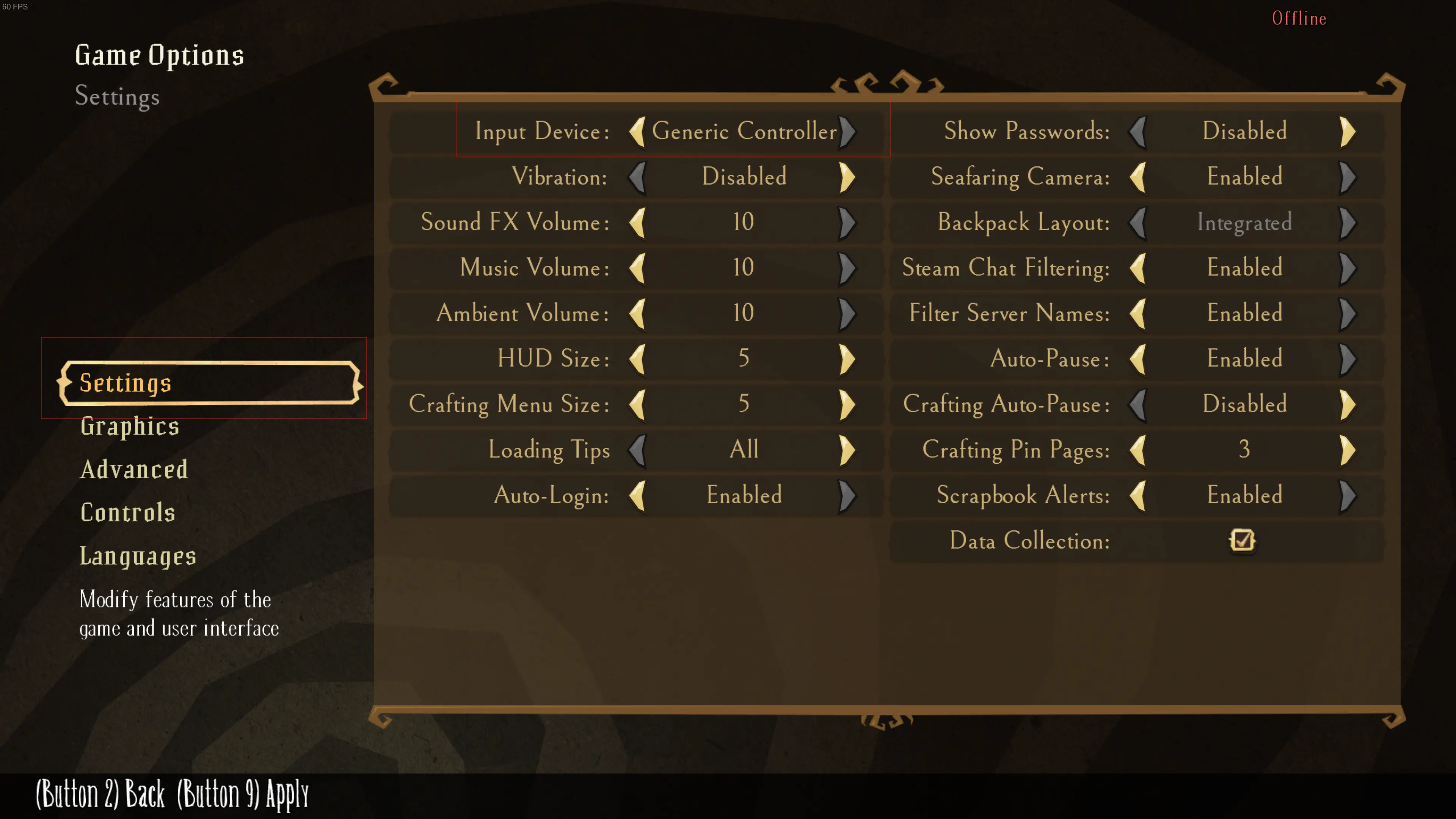Viewport: 1456px width, 819px height.
Task: Click the right arrow for Crafting Auto-Pause
Action: [x=1348, y=404]
